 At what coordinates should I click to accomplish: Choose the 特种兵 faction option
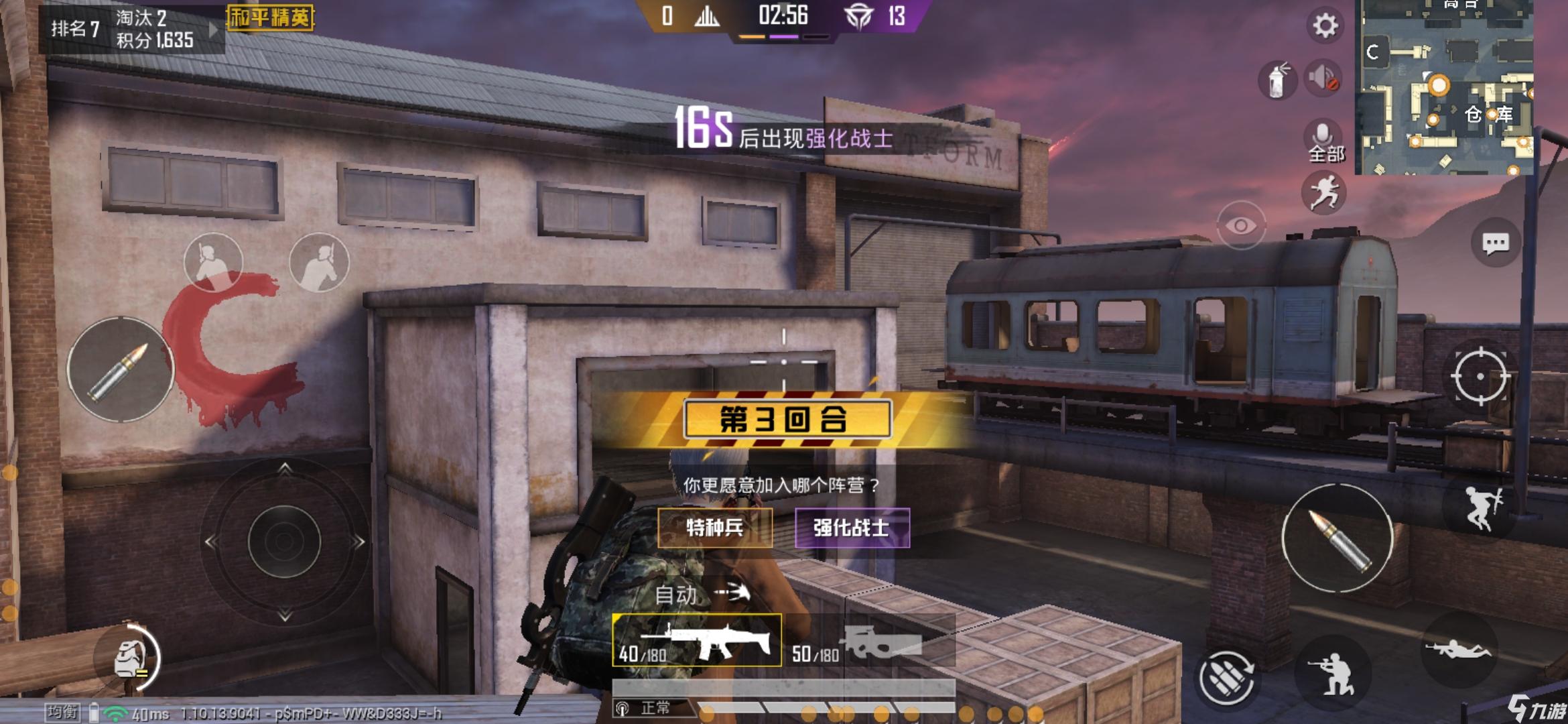pos(715,528)
